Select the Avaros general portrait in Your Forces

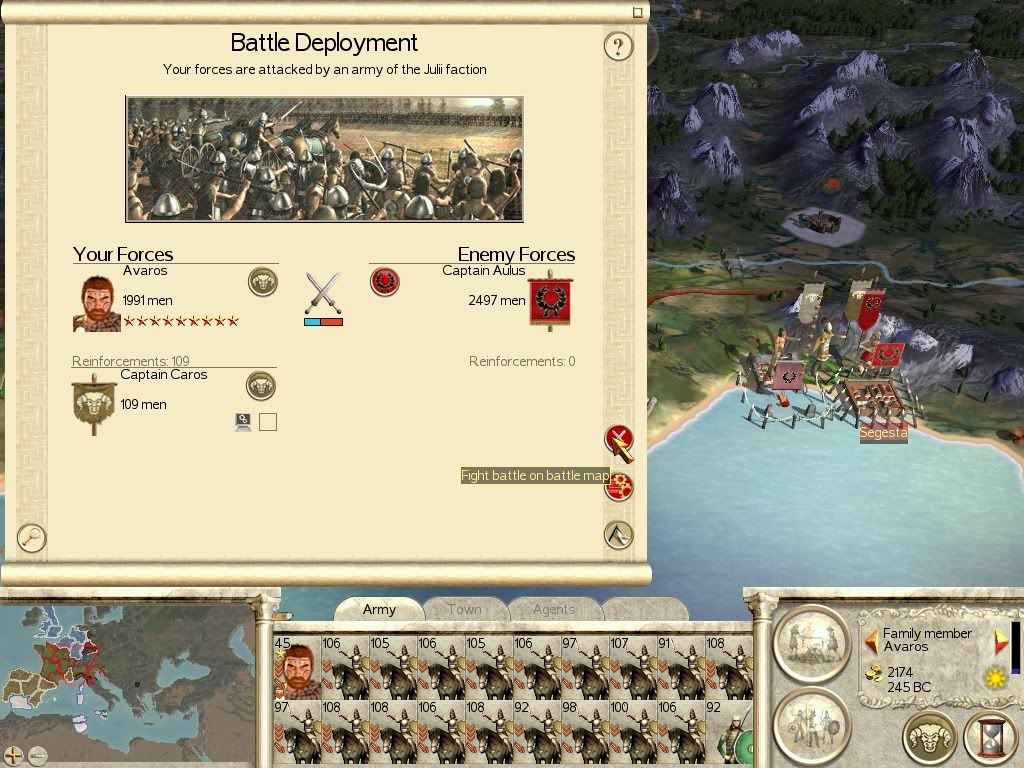point(97,303)
